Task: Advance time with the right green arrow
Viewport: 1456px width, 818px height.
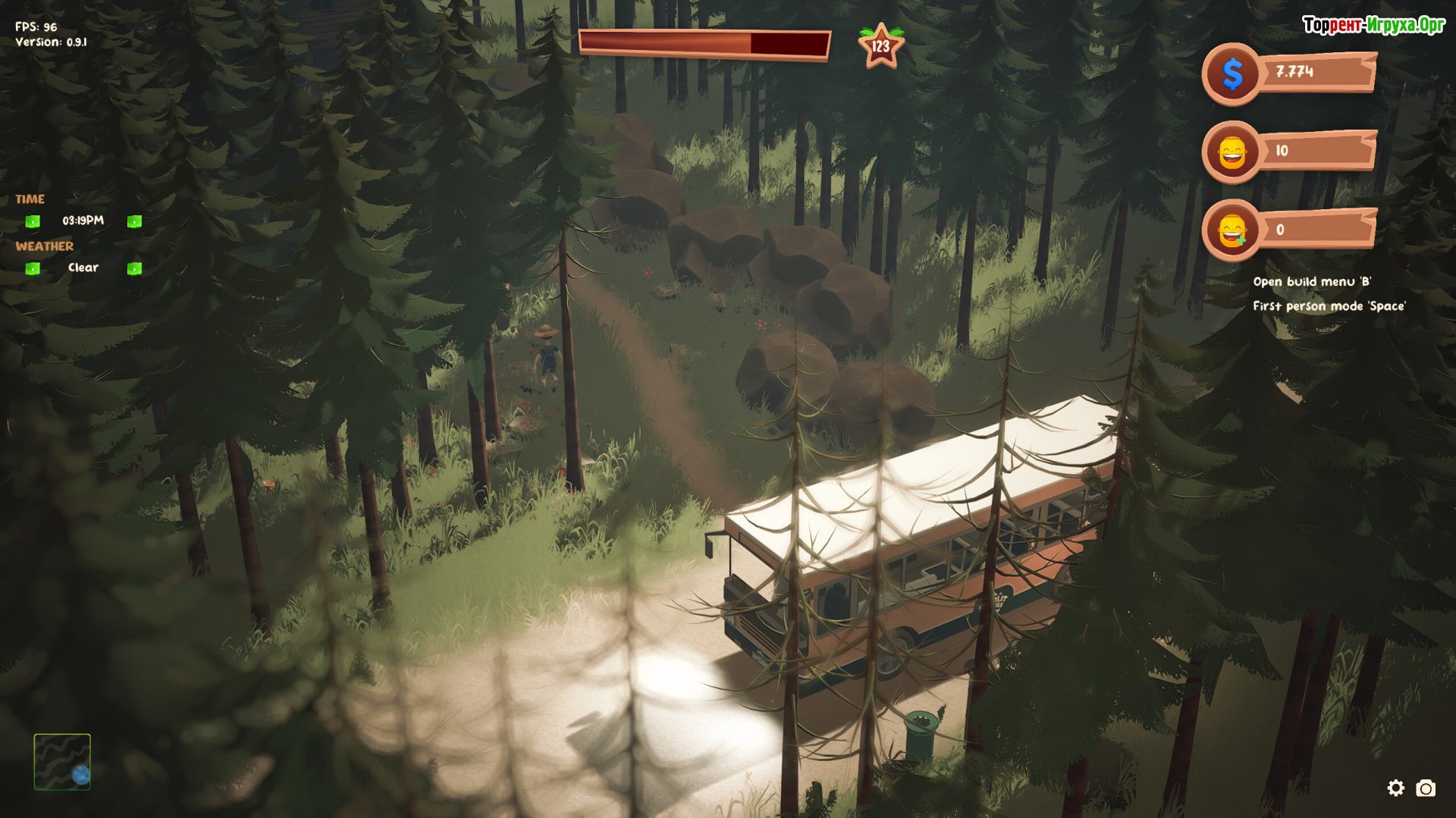Action: point(134,221)
